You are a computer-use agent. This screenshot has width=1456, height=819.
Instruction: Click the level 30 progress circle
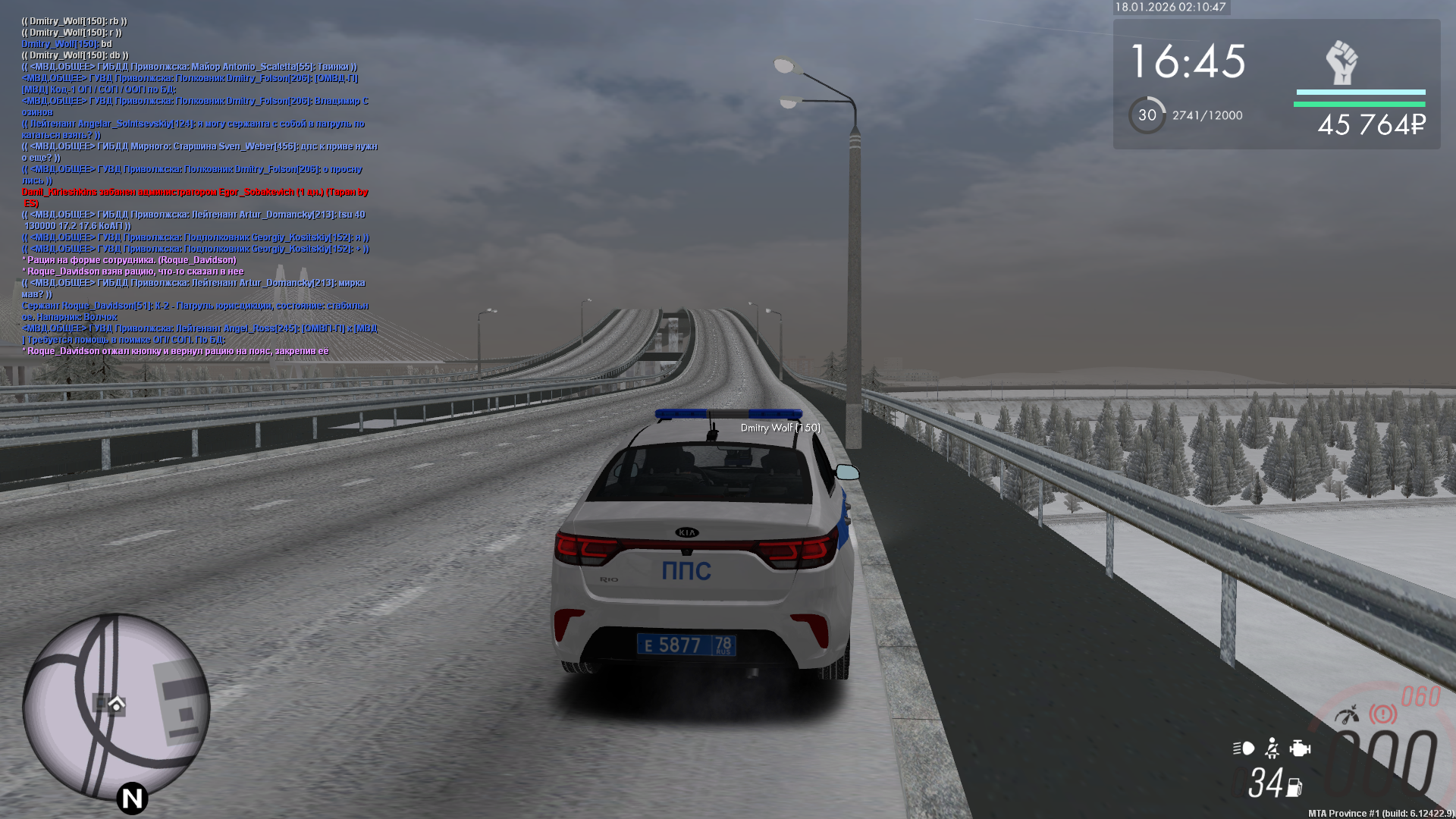1147,115
